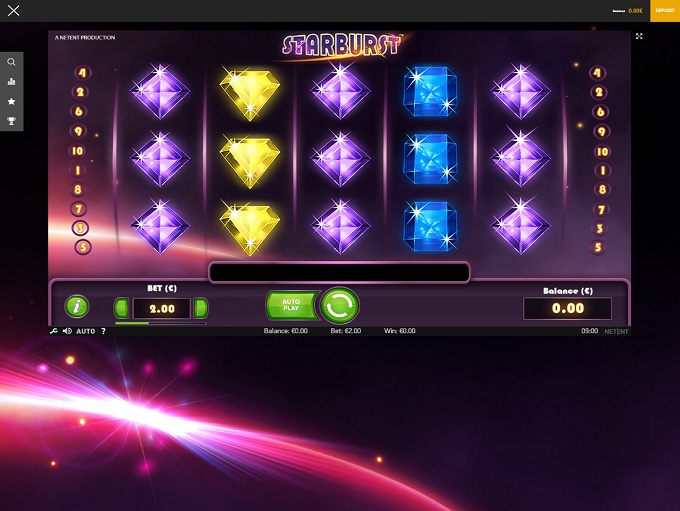Open the trophy icon in sidebar
This screenshot has width=680, height=511.
11,121
